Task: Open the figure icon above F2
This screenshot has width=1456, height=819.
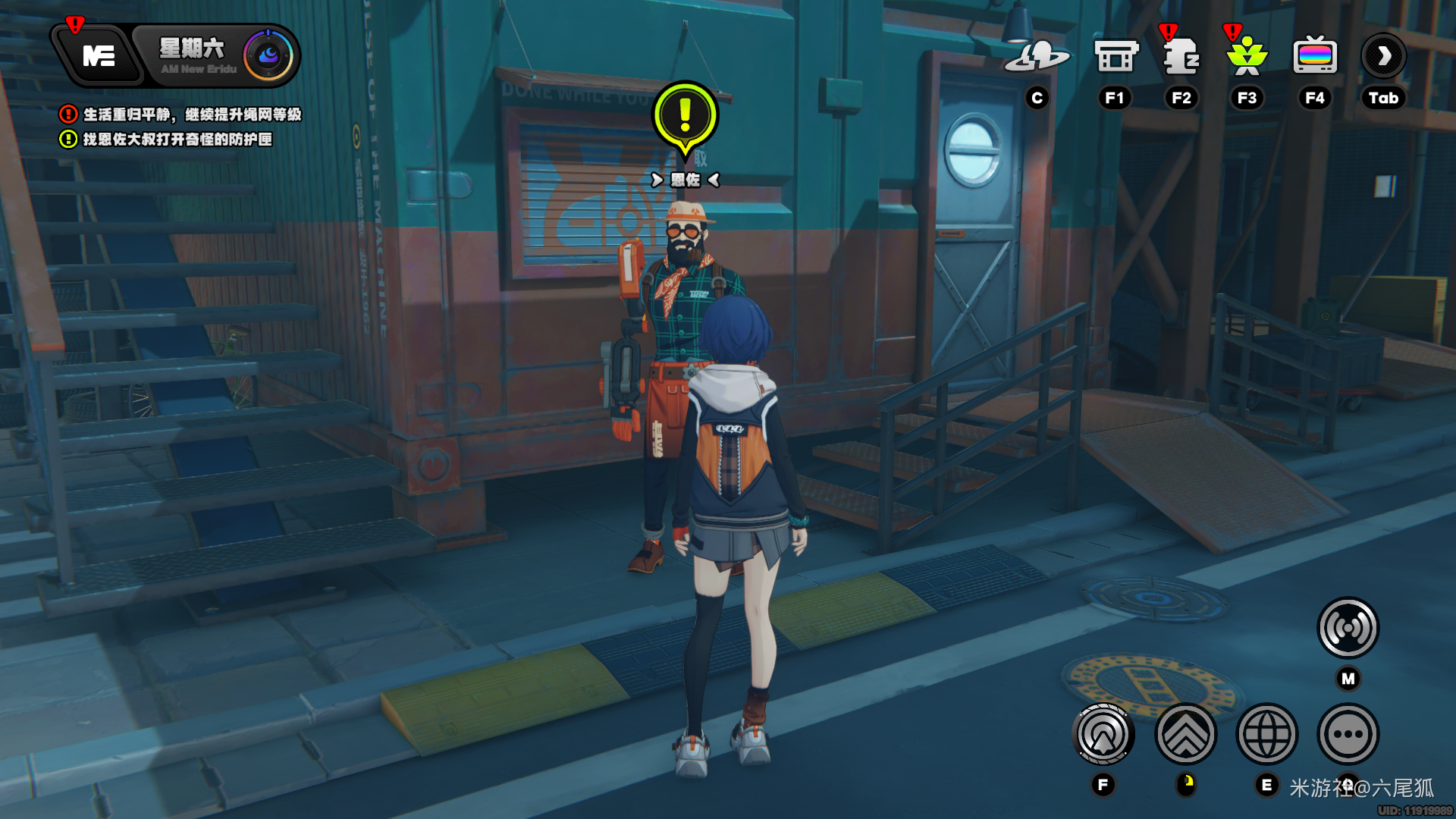Action: (x=1181, y=56)
